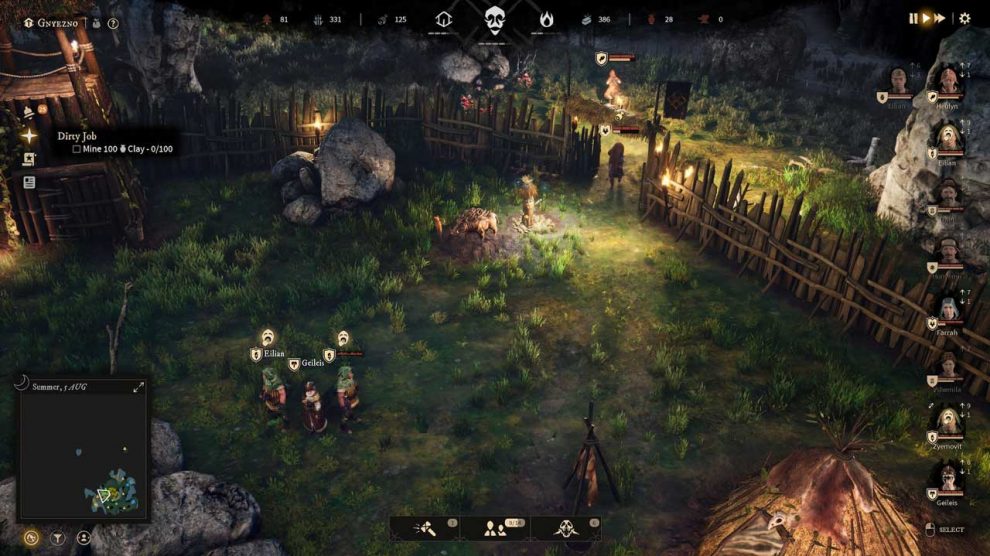Viewport: 990px width, 556px height.
Task: Open the settings gear menu
Action: pyautogui.click(x=965, y=18)
